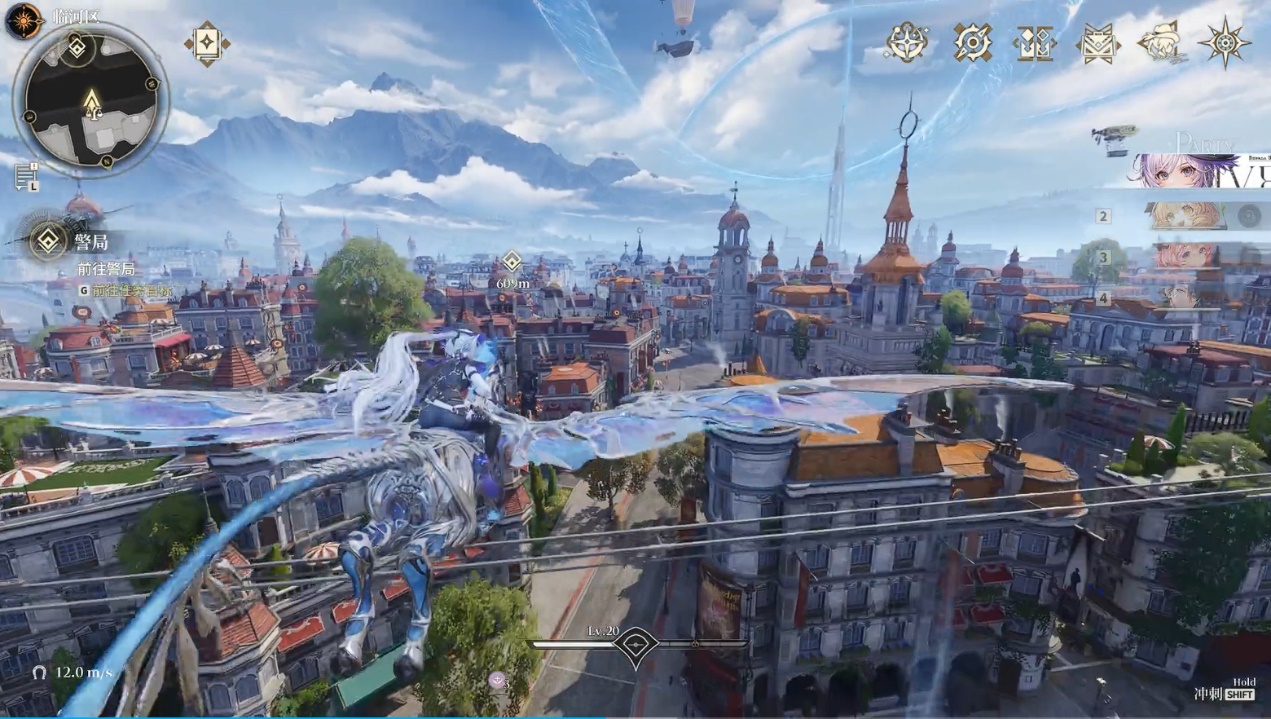Open the envelope-shaped icon in the top bar
The height and width of the screenshot is (719, 1271).
pyautogui.click(x=1097, y=43)
